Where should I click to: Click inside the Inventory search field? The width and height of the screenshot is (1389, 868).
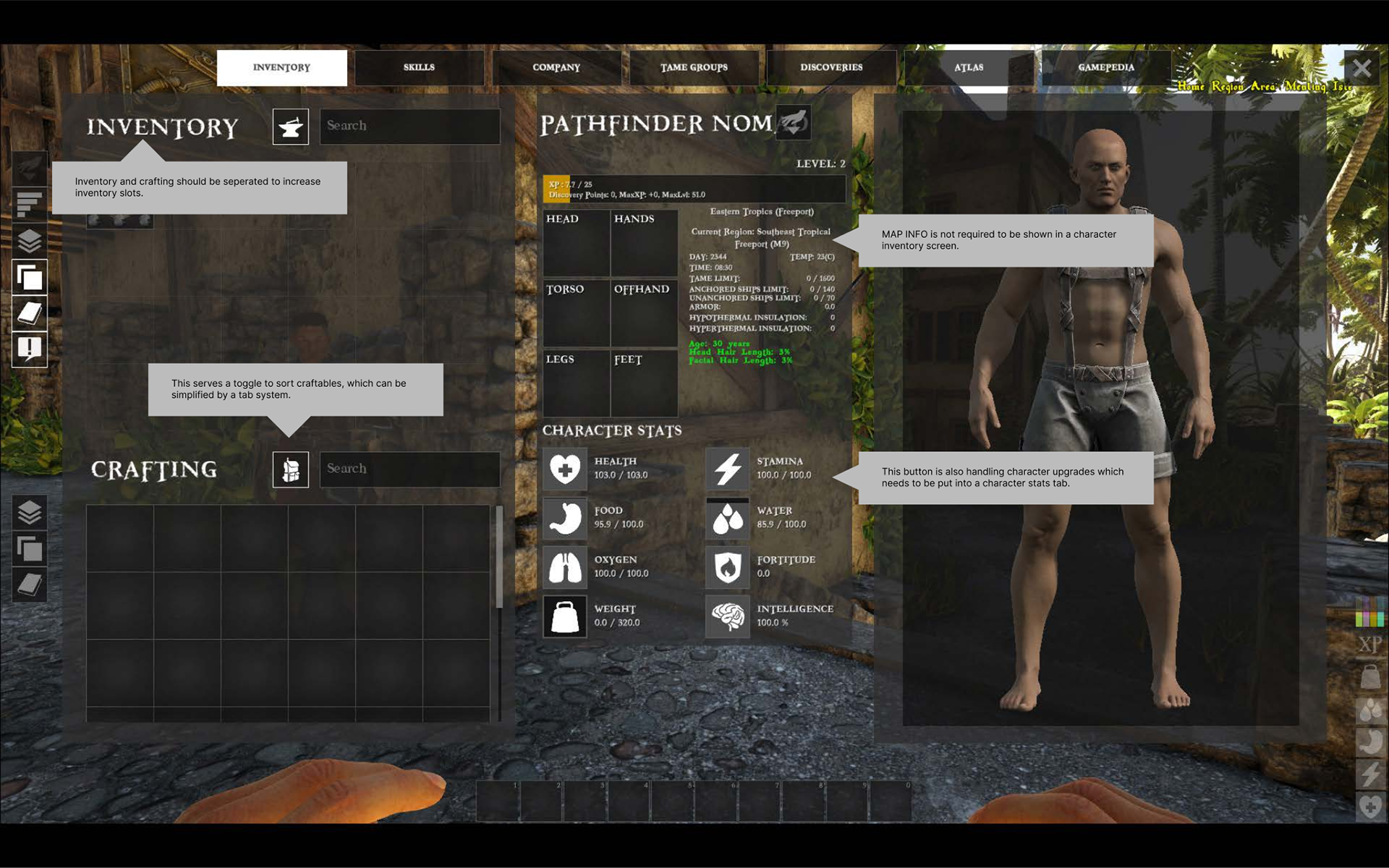[x=409, y=126]
